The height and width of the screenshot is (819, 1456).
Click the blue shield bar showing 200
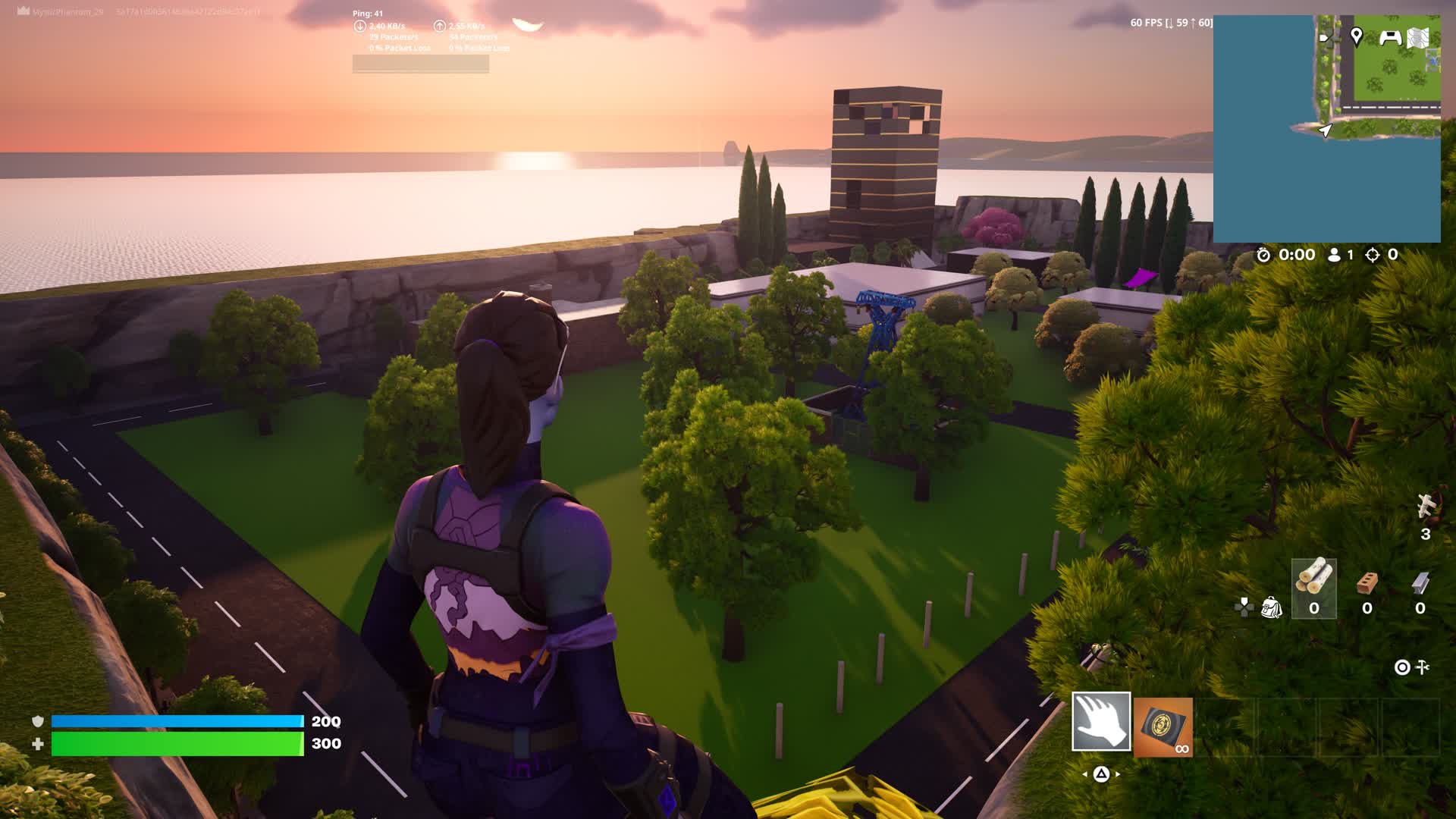pos(174,721)
